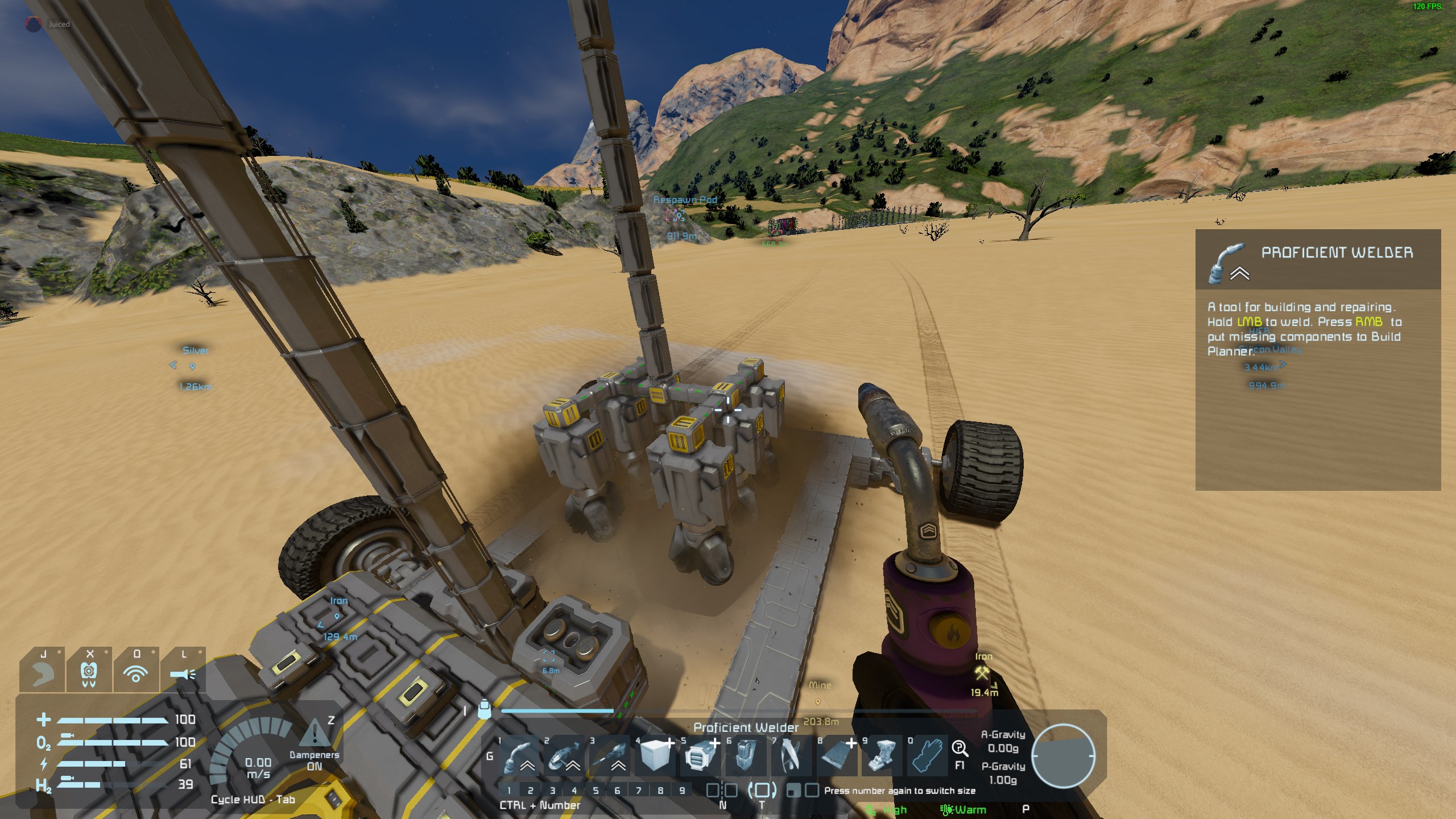
Task: Pick the cargo container block in slot 5
Action: (x=700, y=756)
